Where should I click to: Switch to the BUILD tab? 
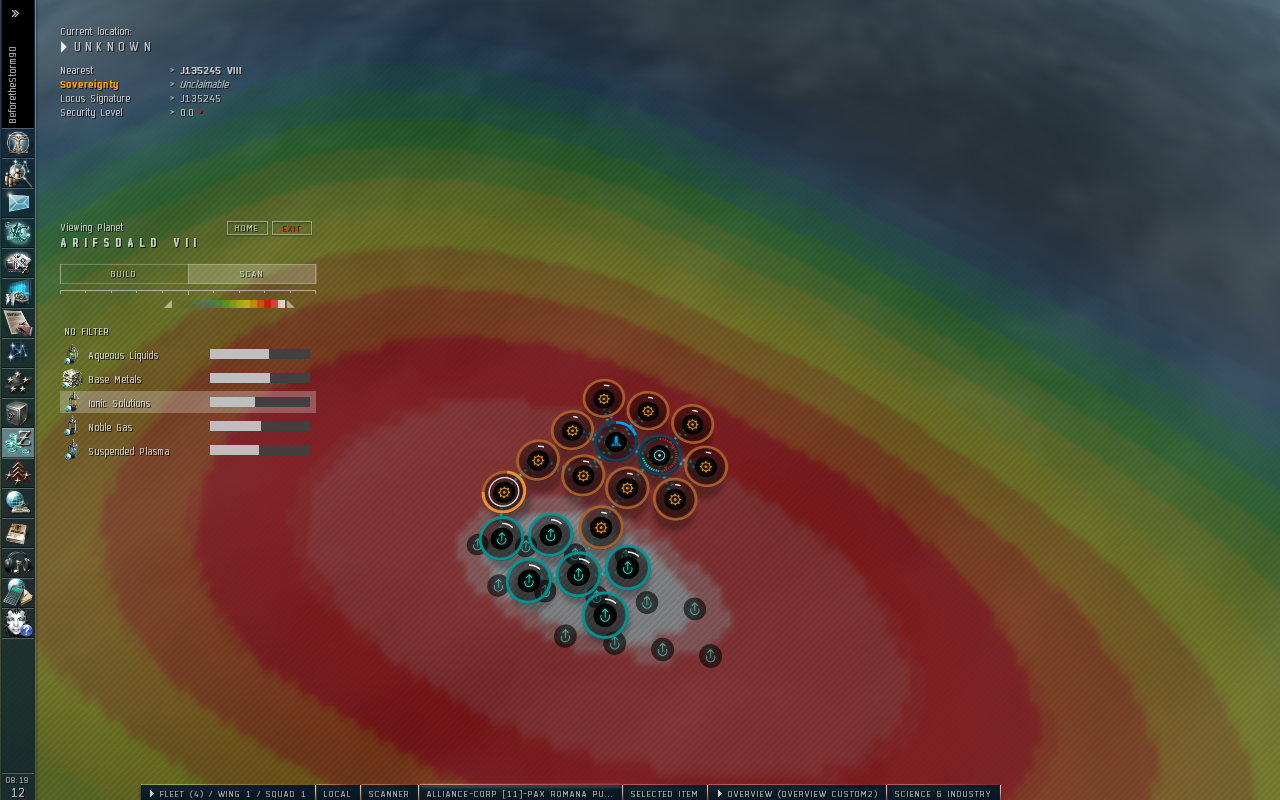tap(122, 273)
